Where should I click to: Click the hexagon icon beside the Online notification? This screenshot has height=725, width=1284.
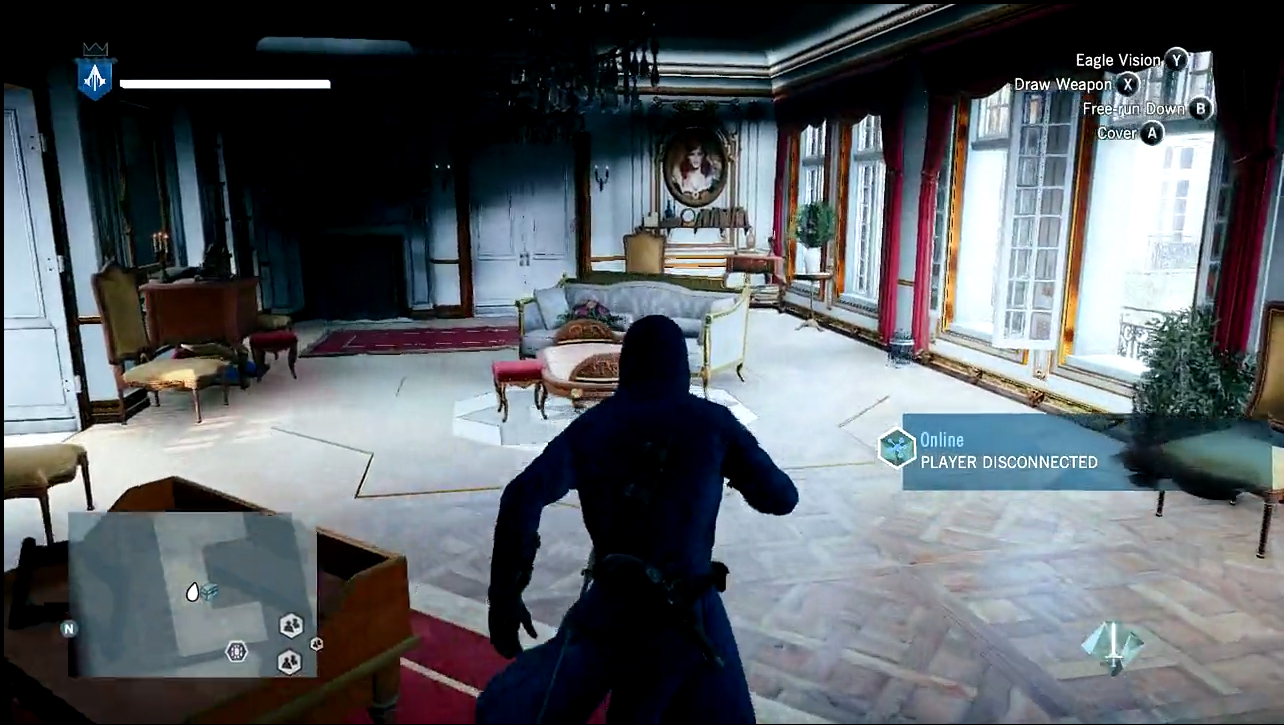point(897,447)
